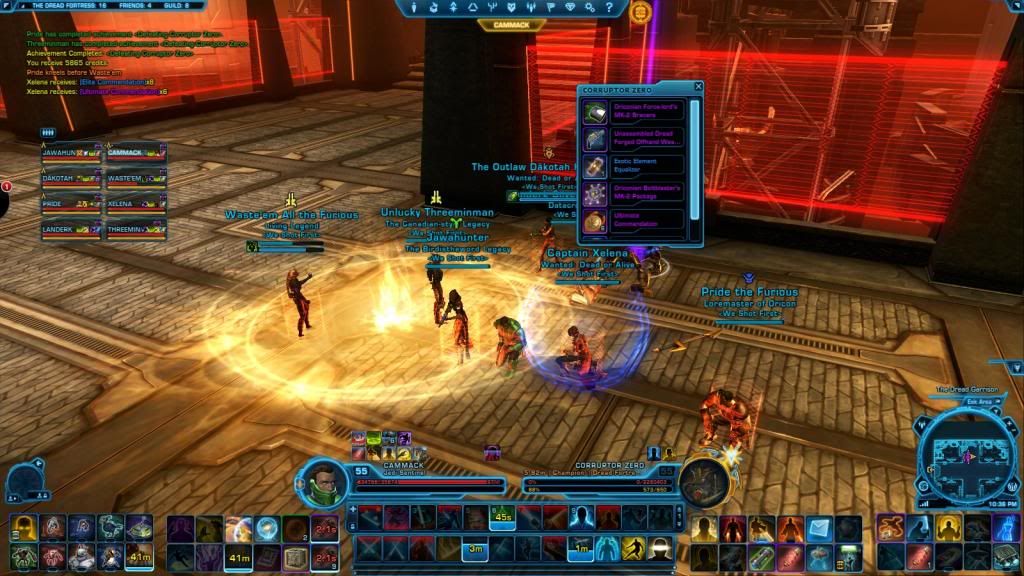Choose Waste'em in the raid frame
1024x576 pixels.
135,180
